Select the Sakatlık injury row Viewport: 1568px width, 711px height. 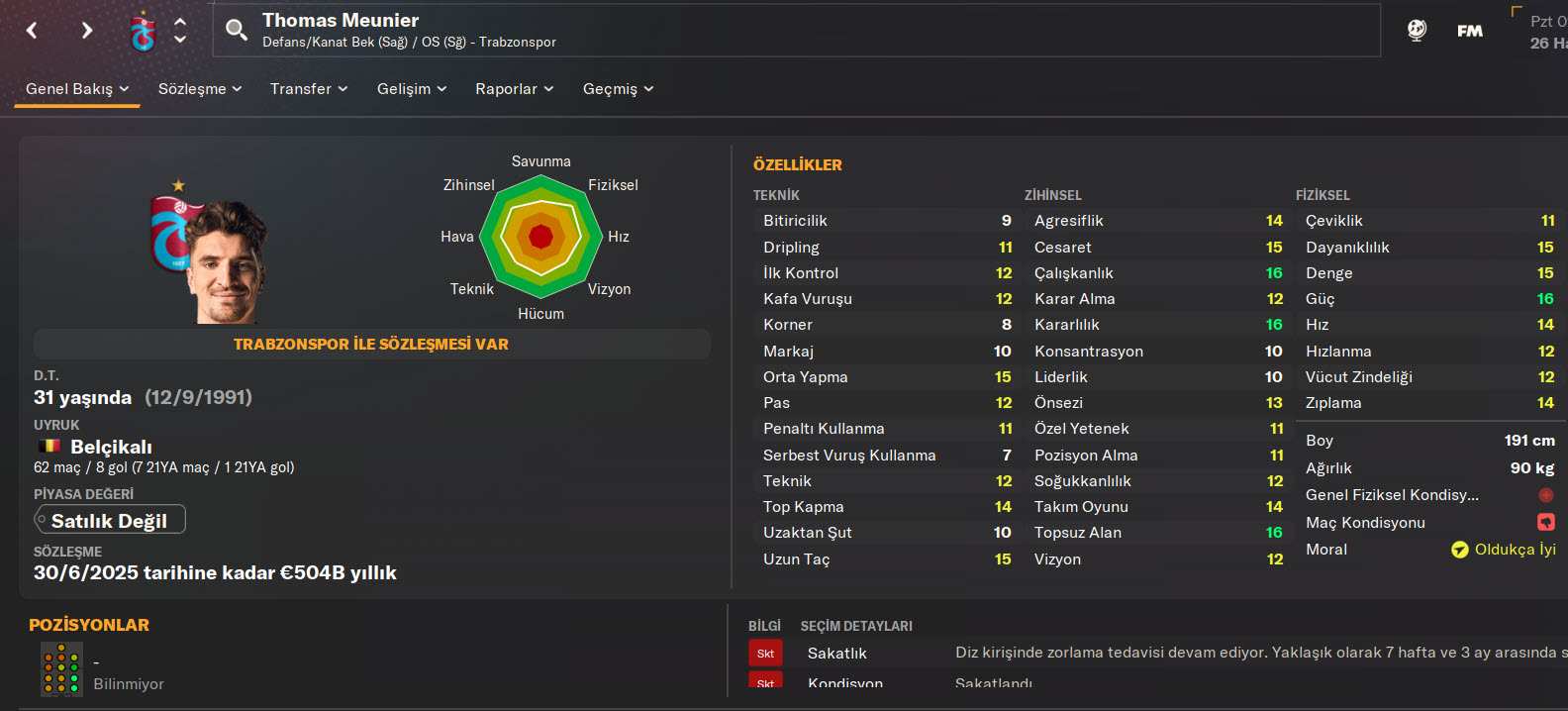click(836, 654)
